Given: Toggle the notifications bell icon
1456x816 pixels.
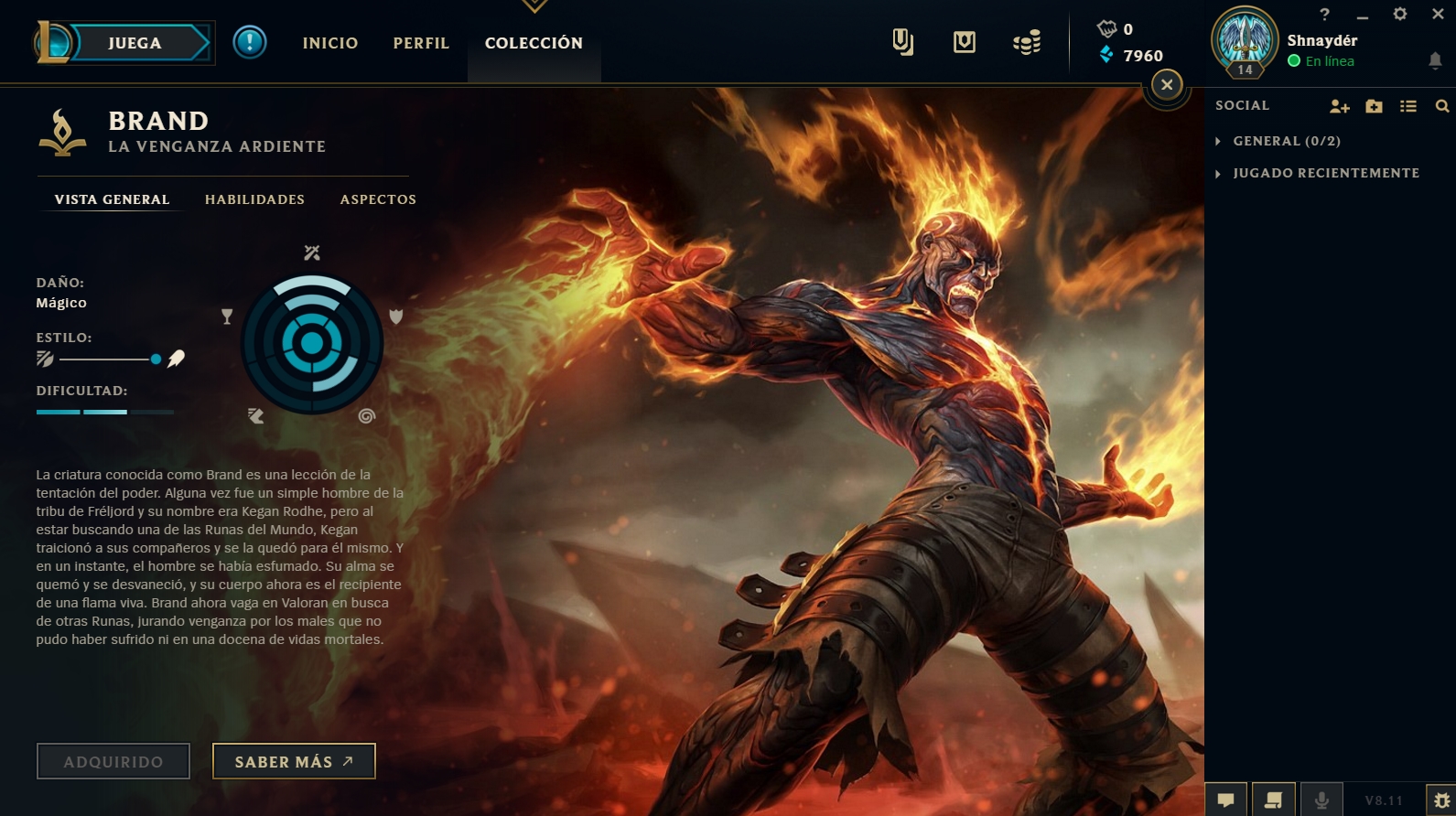Looking at the screenshot, I should [x=1435, y=59].
